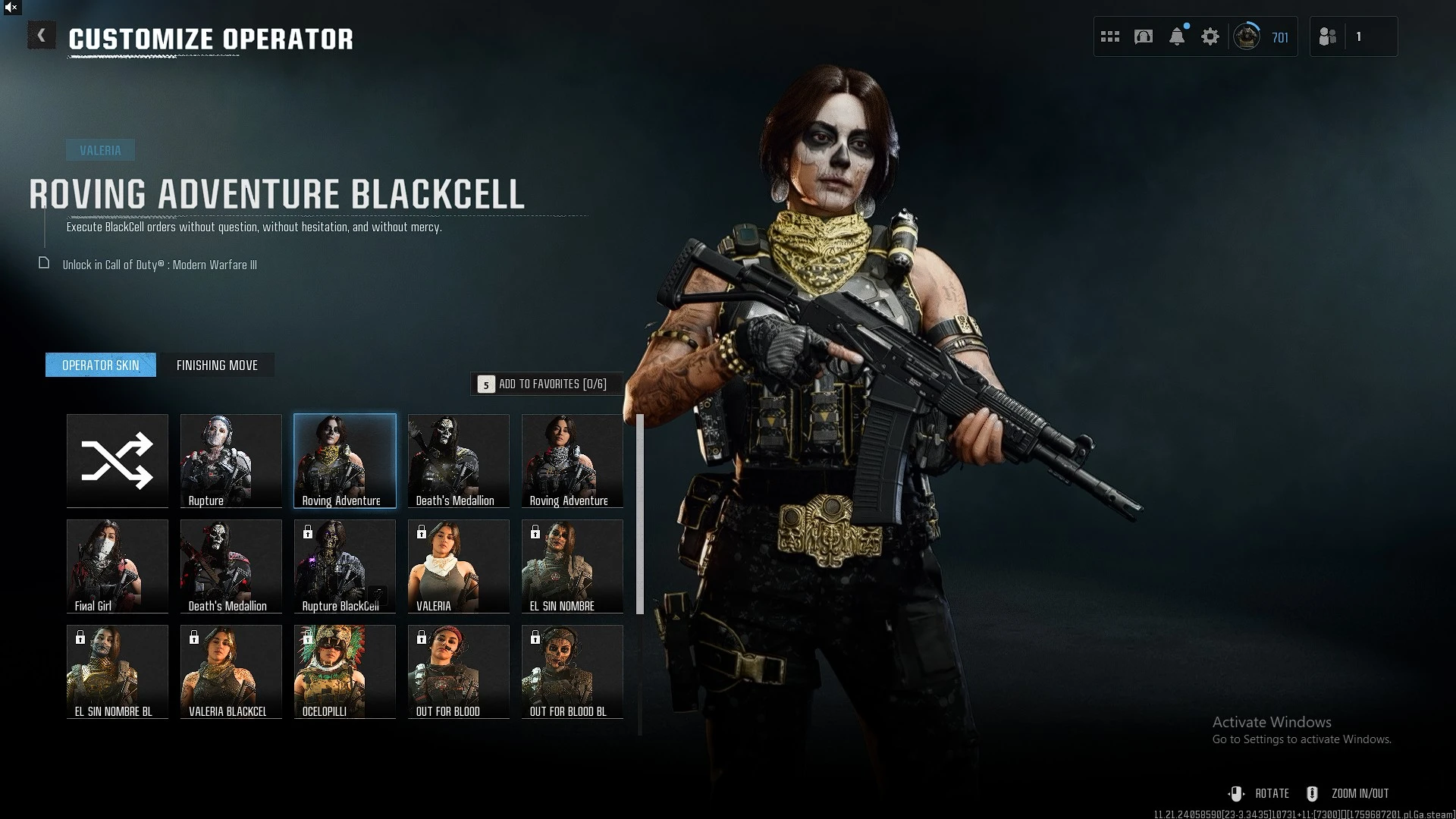Select the OUT FOR BLOOD BL skin
Viewport: 1456px width, 819px height.
coord(572,671)
